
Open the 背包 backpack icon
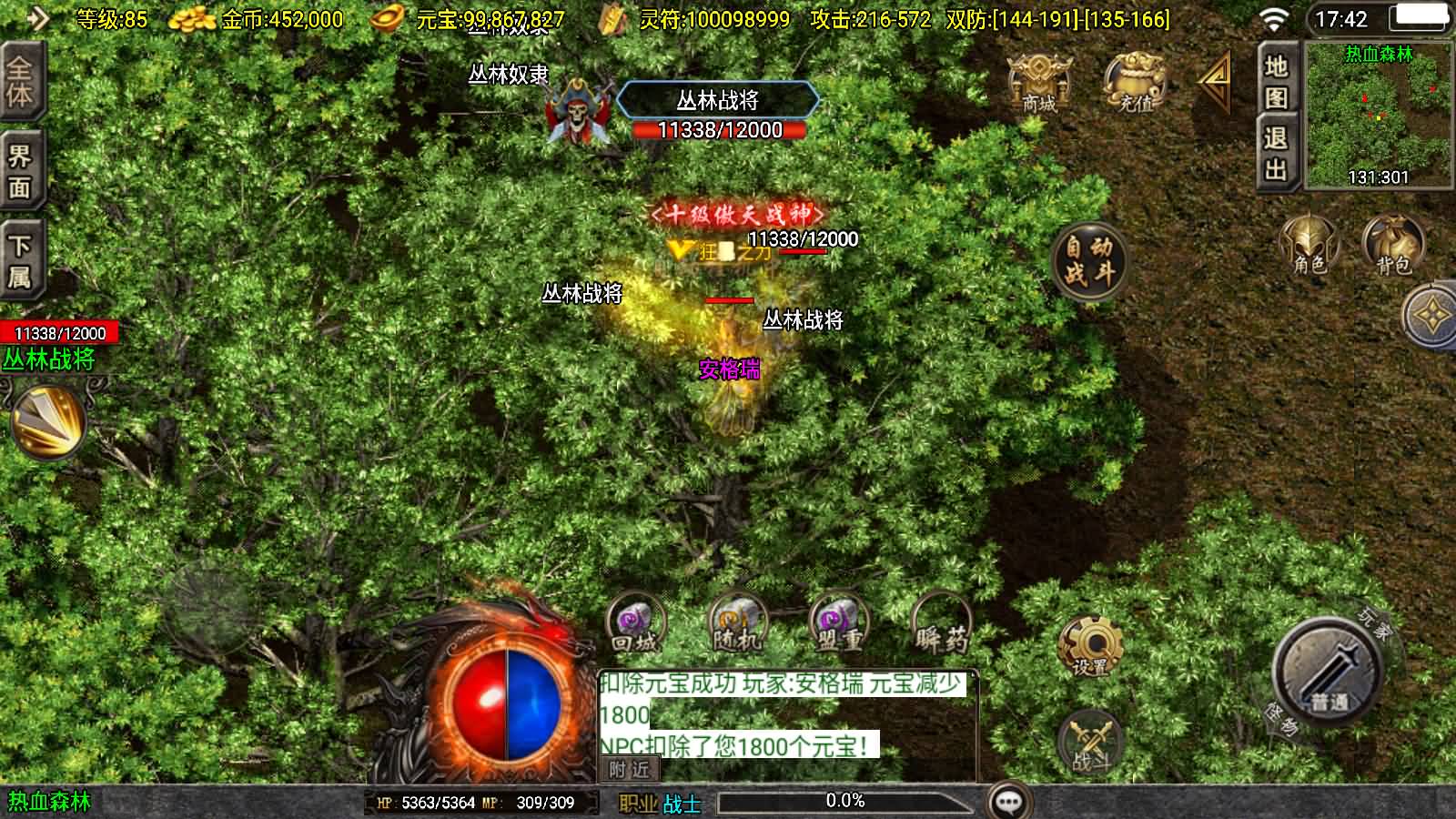(1392, 244)
